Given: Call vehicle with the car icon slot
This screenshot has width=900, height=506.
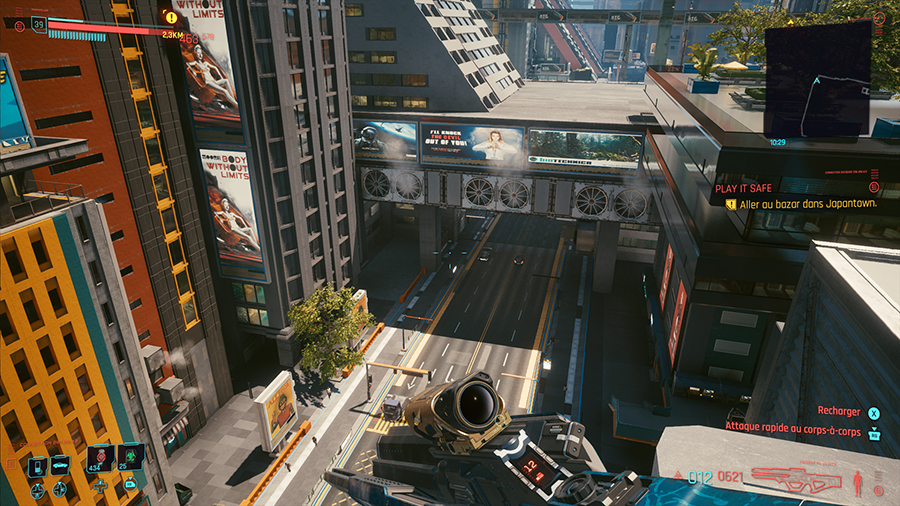Looking at the screenshot, I should point(60,466).
